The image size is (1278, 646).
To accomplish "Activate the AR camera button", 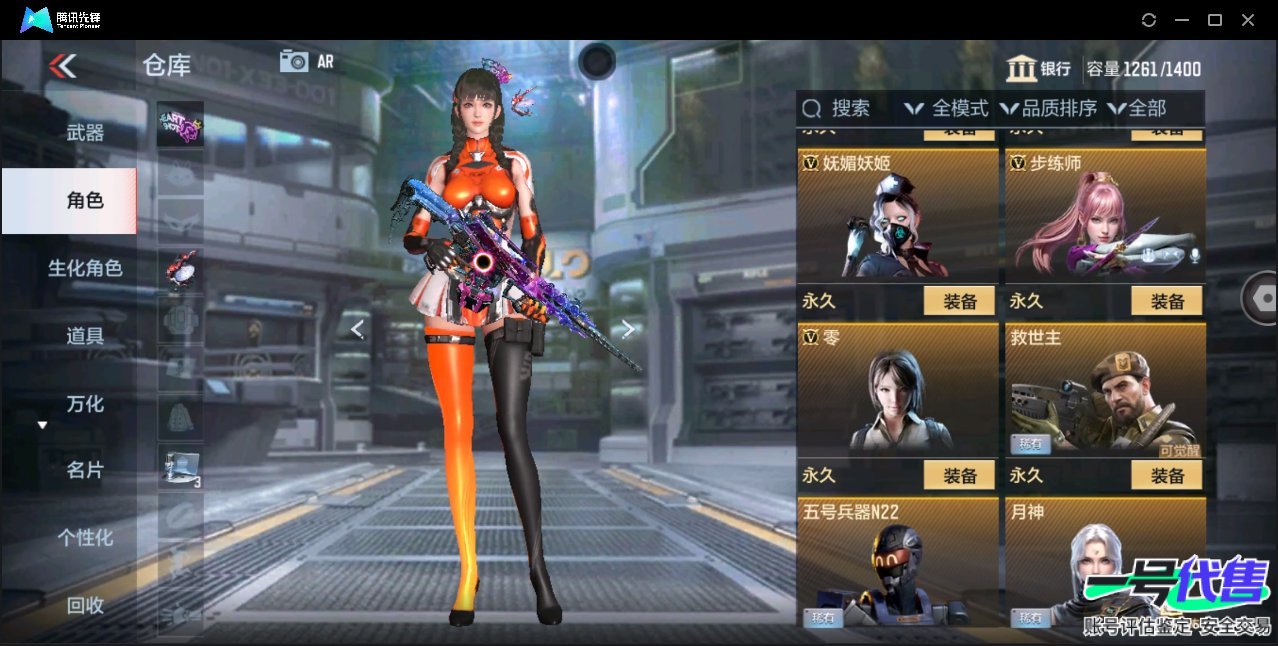I will click(306, 61).
